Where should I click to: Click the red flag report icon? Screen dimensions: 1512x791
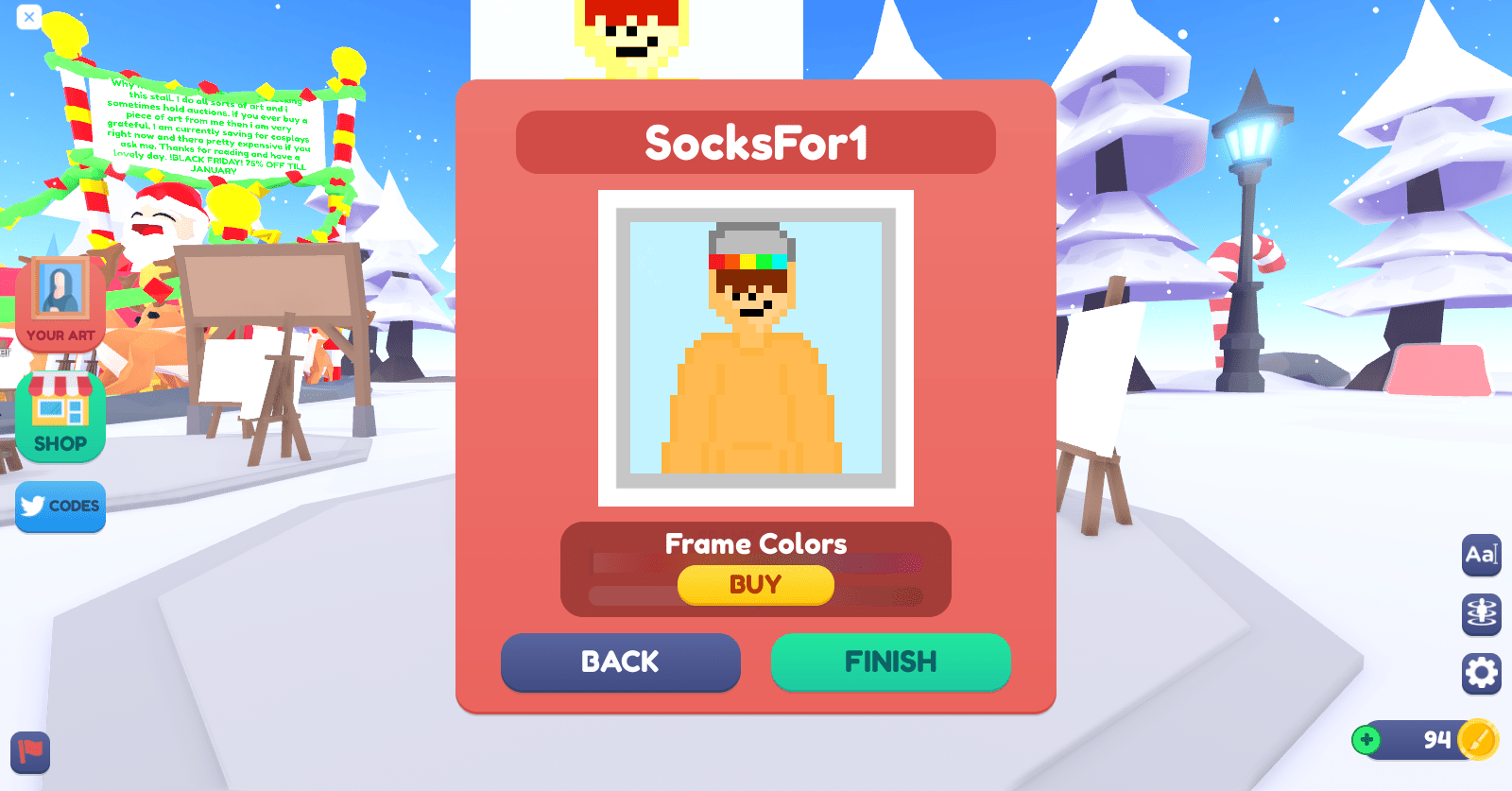tap(28, 754)
